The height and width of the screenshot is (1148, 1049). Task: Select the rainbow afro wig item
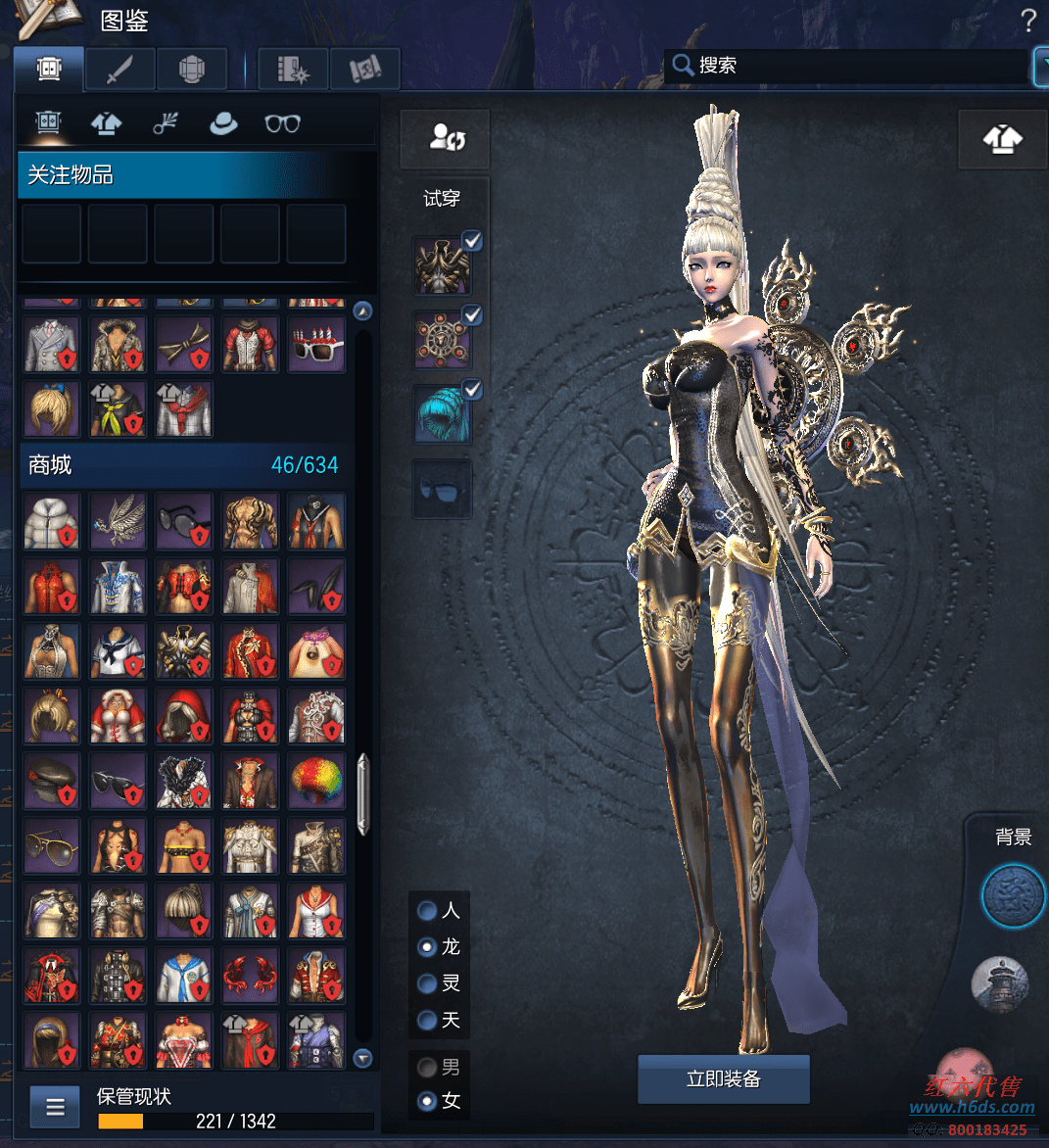(x=316, y=781)
